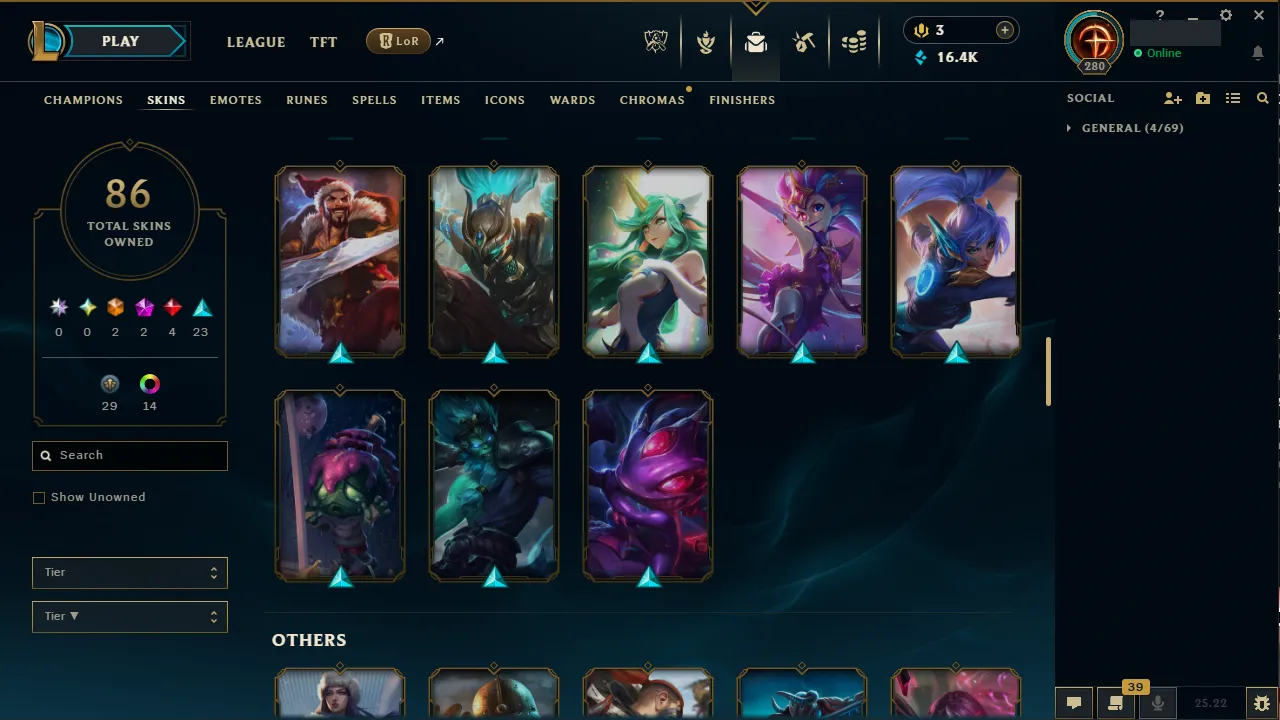1280x720 pixels.
Task: Add a friend using the person-plus icon
Action: click(1172, 98)
